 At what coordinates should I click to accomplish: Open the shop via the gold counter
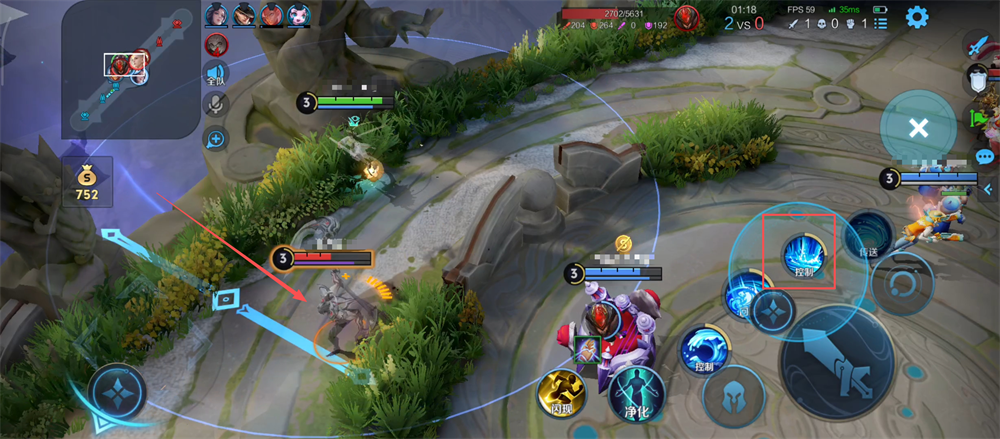coord(87,181)
